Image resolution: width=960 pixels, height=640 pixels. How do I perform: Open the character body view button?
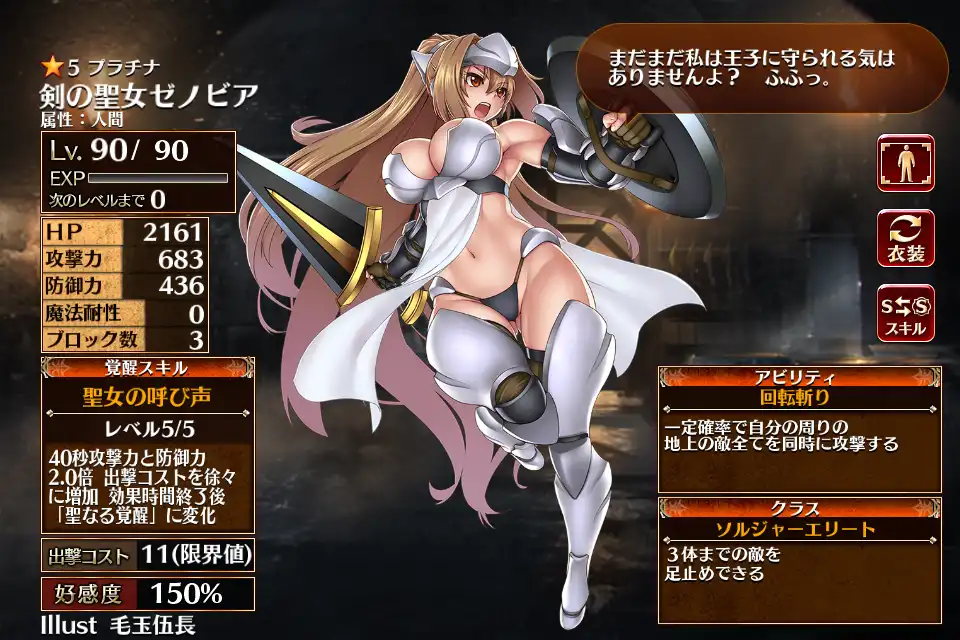coord(905,163)
